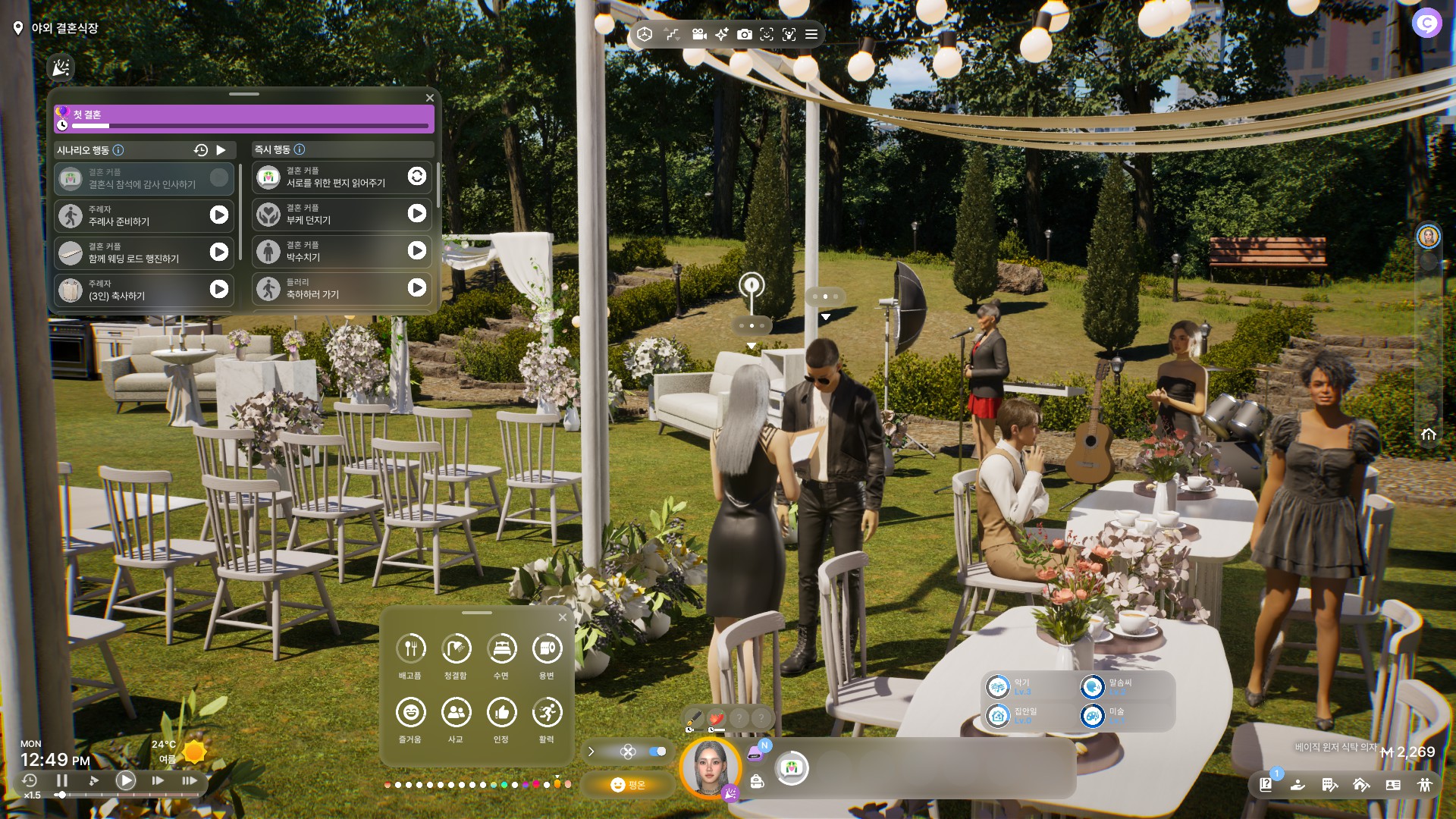Set the fastest game speed (triple arrow)

click(190, 780)
